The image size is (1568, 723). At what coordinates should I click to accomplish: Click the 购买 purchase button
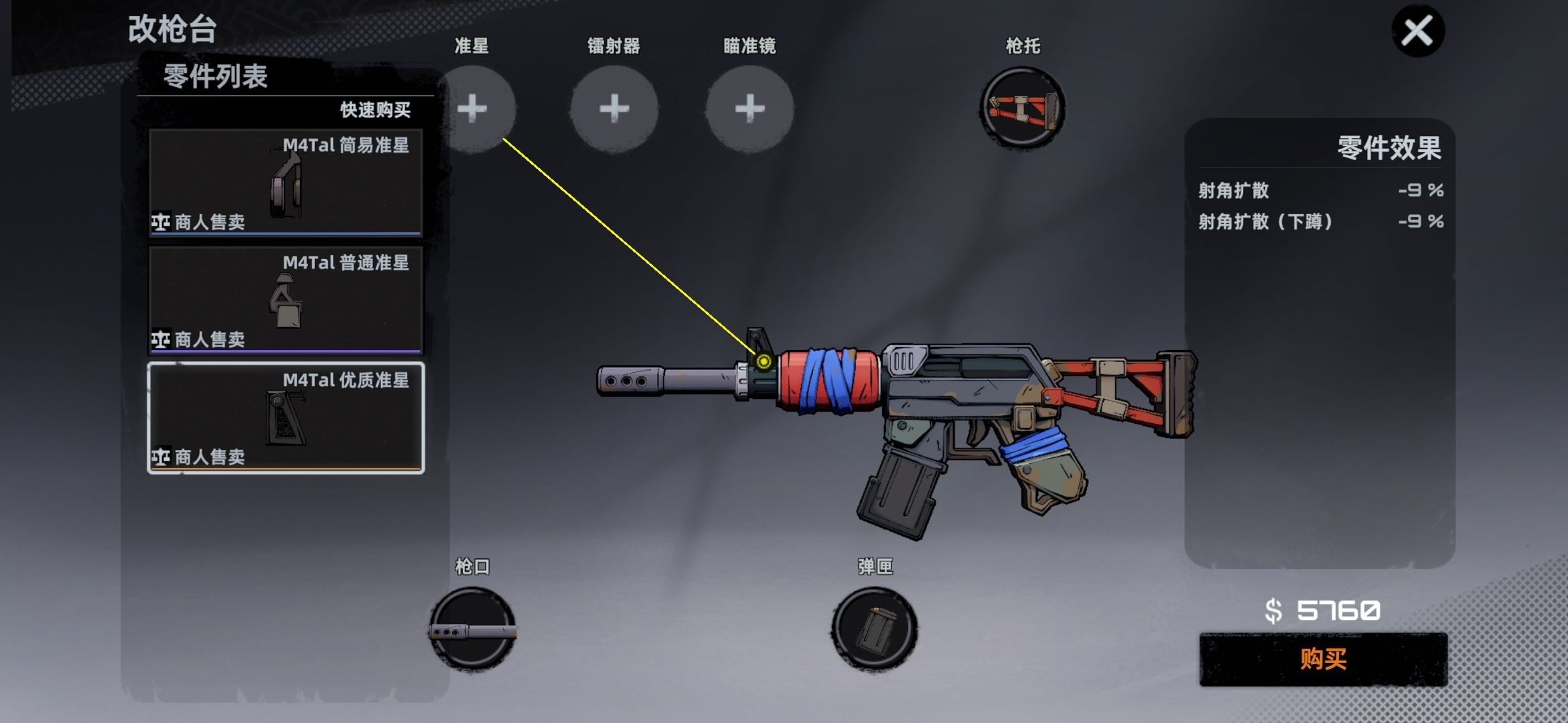pyautogui.click(x=1323, y=659)
